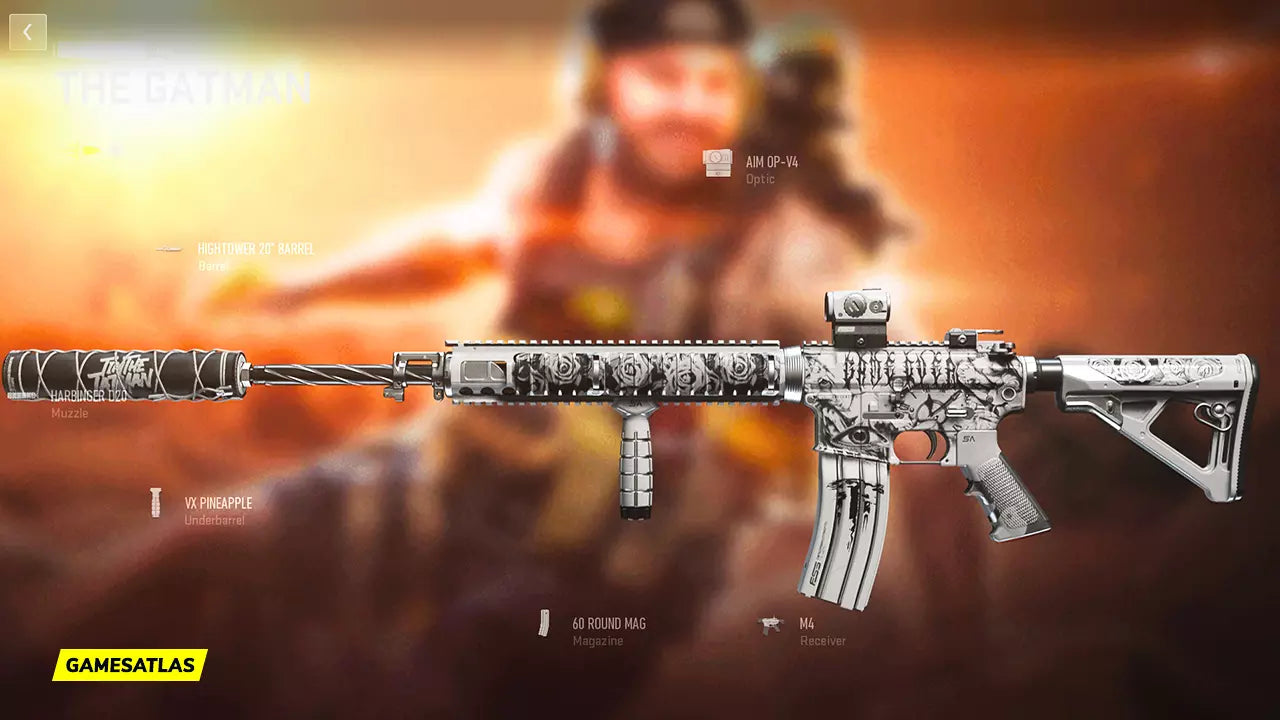Select the AIM OP-V4 optic attachment

coord(771,162)
